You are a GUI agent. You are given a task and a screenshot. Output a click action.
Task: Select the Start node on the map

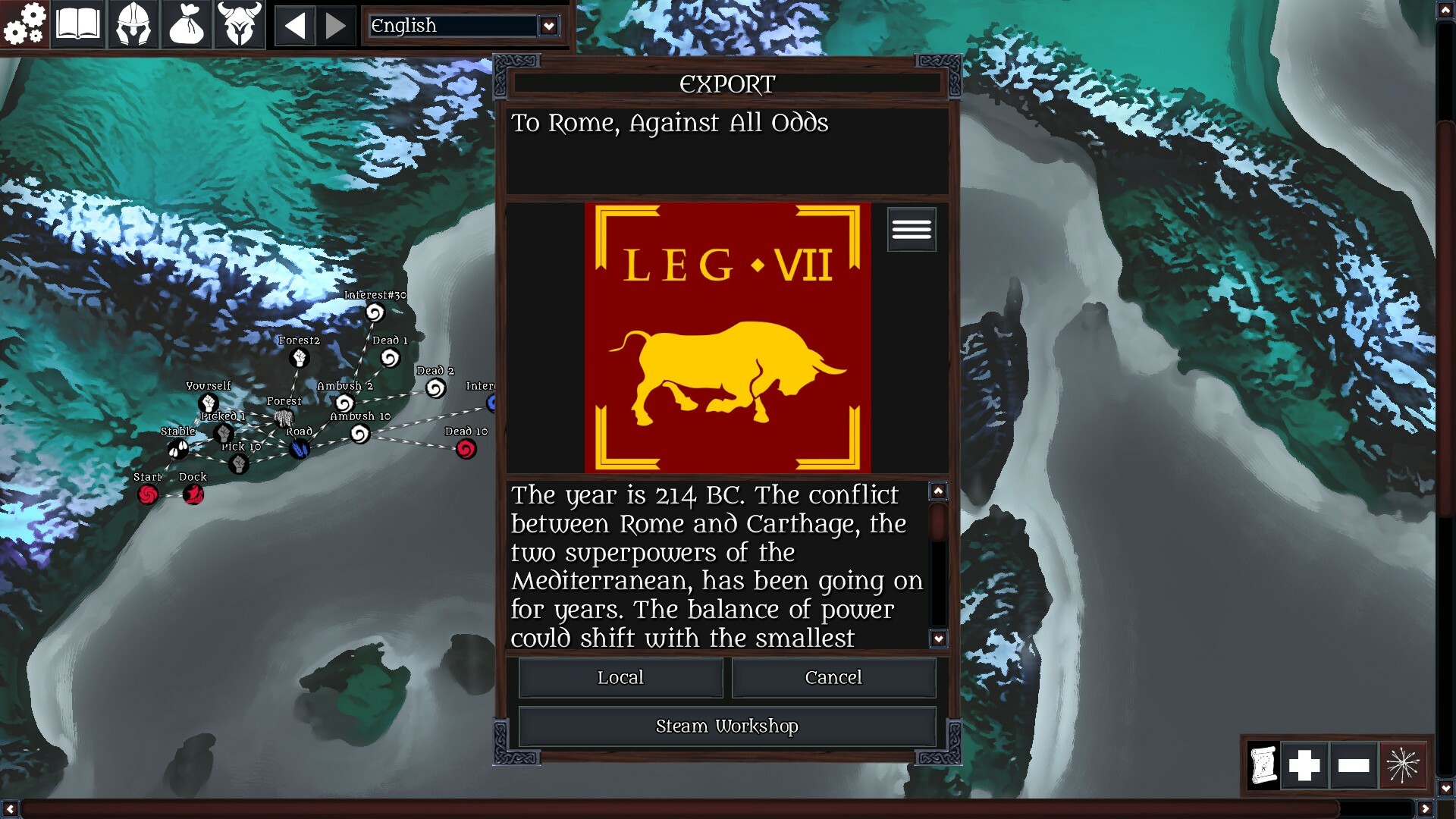point(148,493)
